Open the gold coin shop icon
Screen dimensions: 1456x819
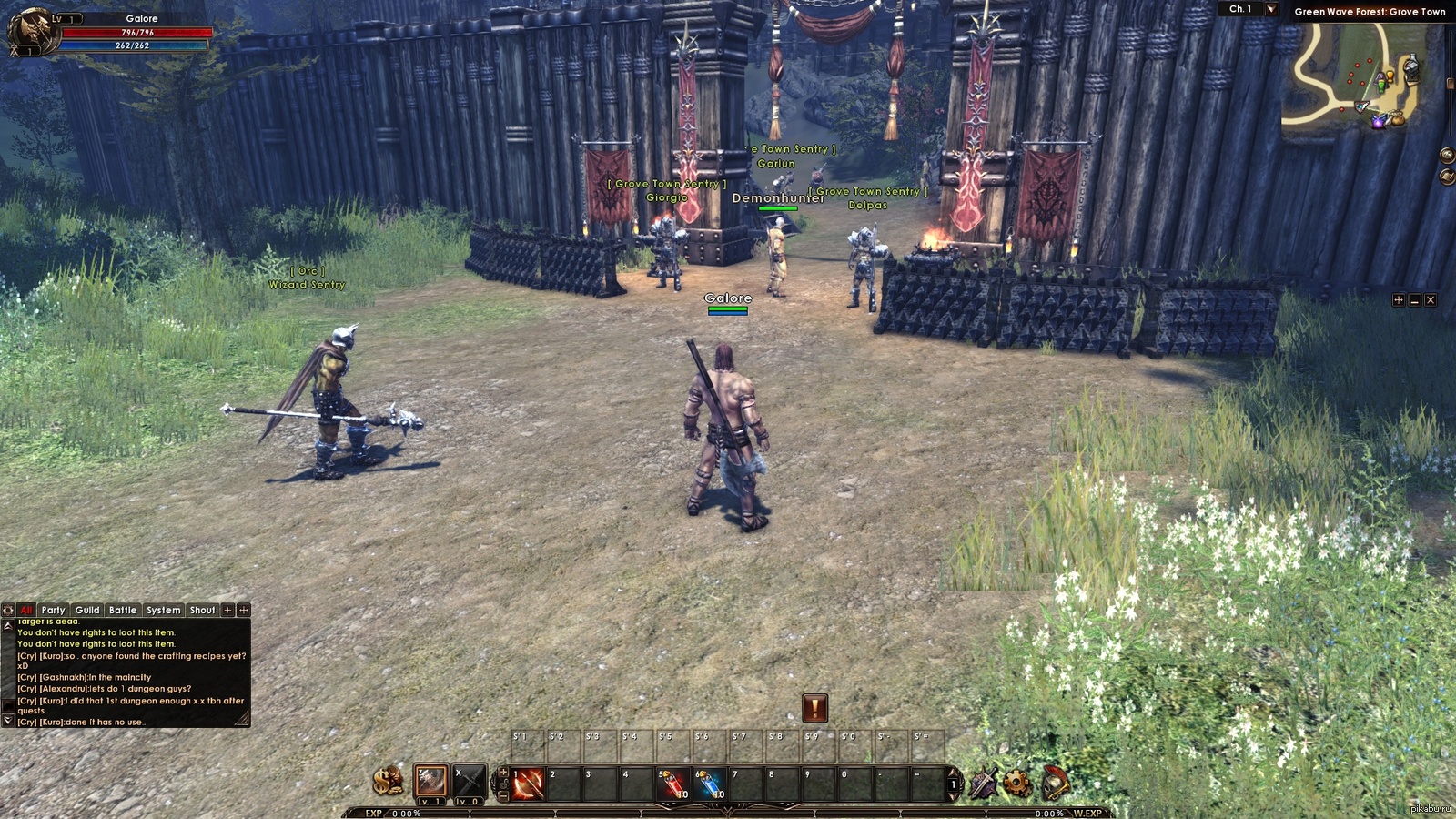coord(389,781)
